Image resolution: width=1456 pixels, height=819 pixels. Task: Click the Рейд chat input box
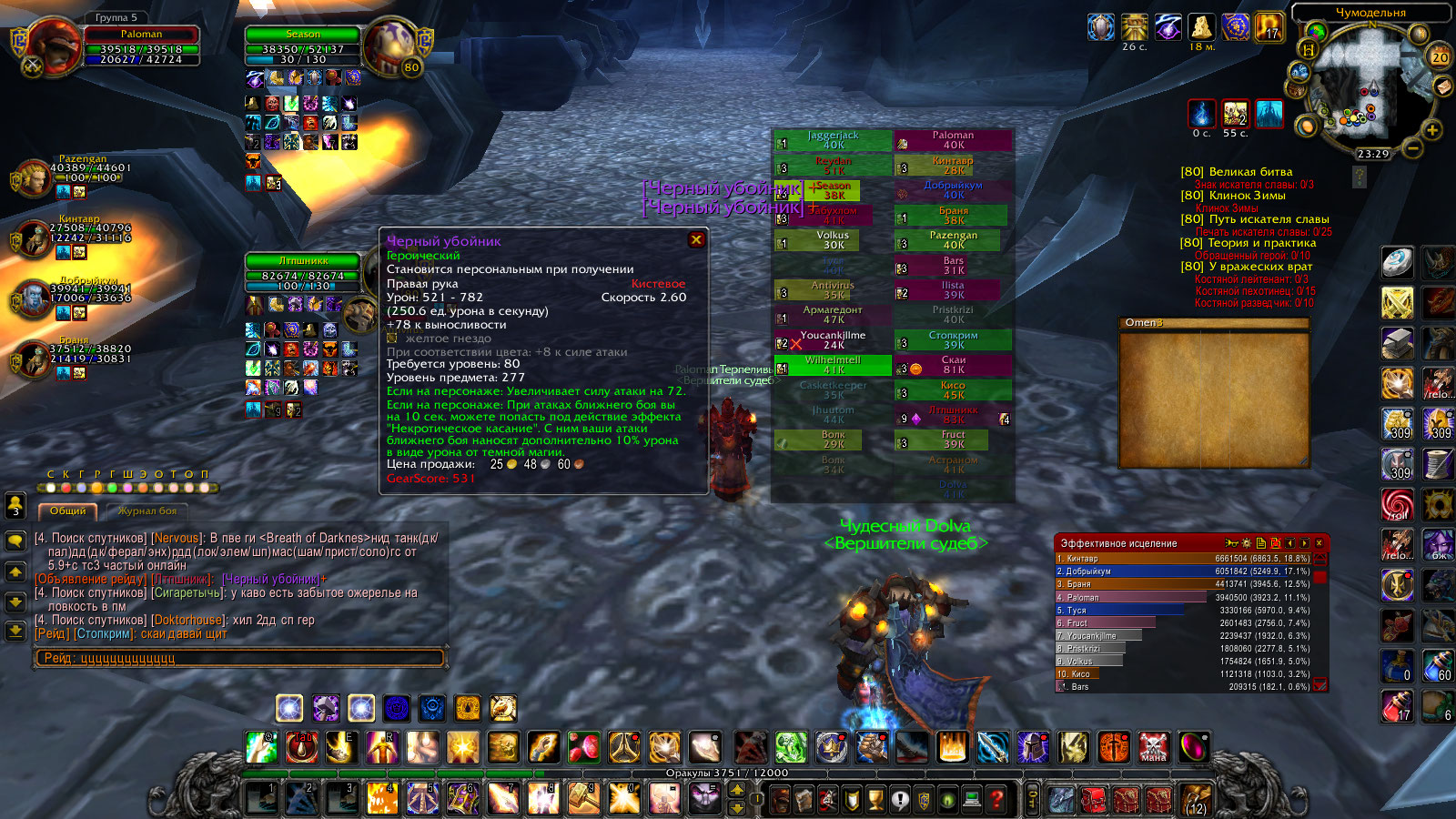pos(240,658)
